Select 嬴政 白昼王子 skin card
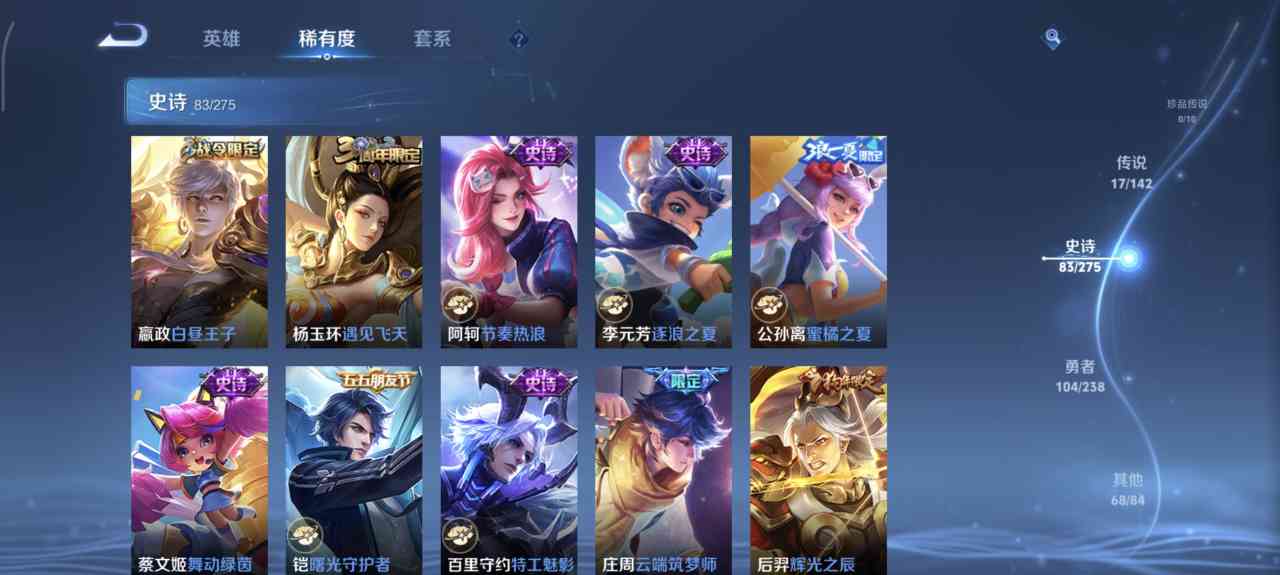The height and width of the screenshot is (575, 1280). coord(199,242)
